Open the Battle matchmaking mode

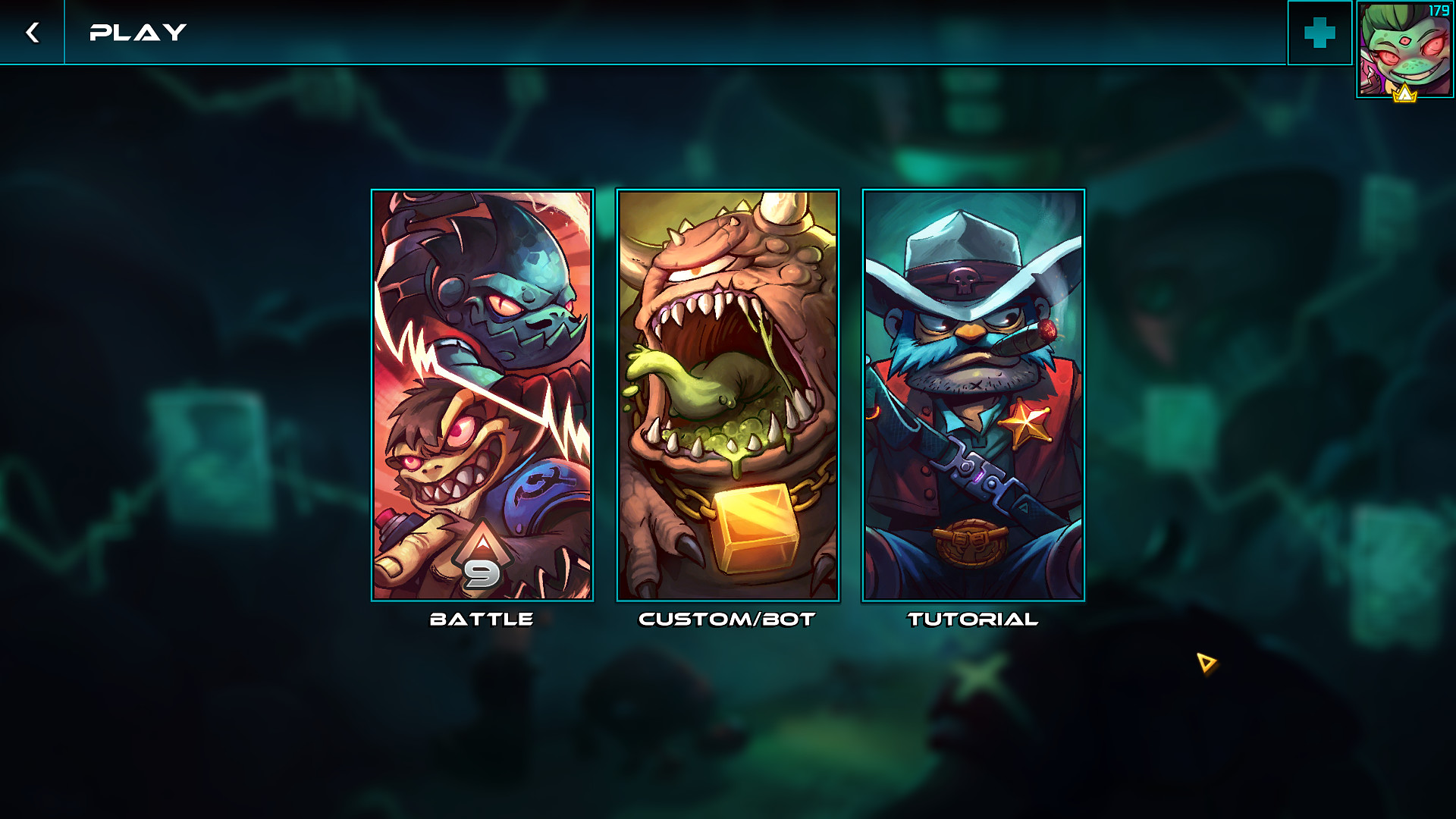[482, 394]
